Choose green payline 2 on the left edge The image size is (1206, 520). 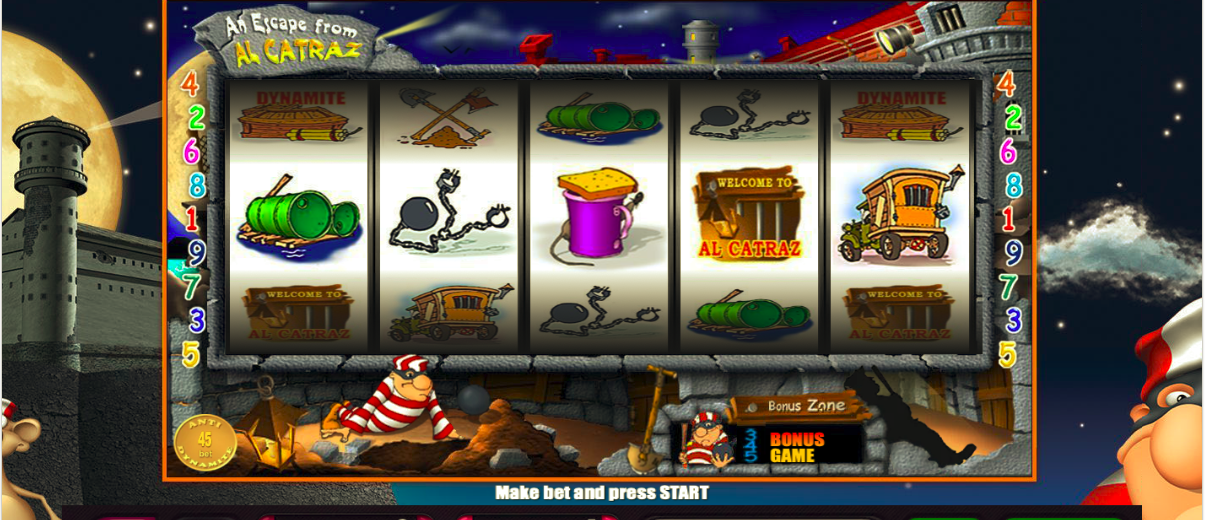[x=197, y=118]
